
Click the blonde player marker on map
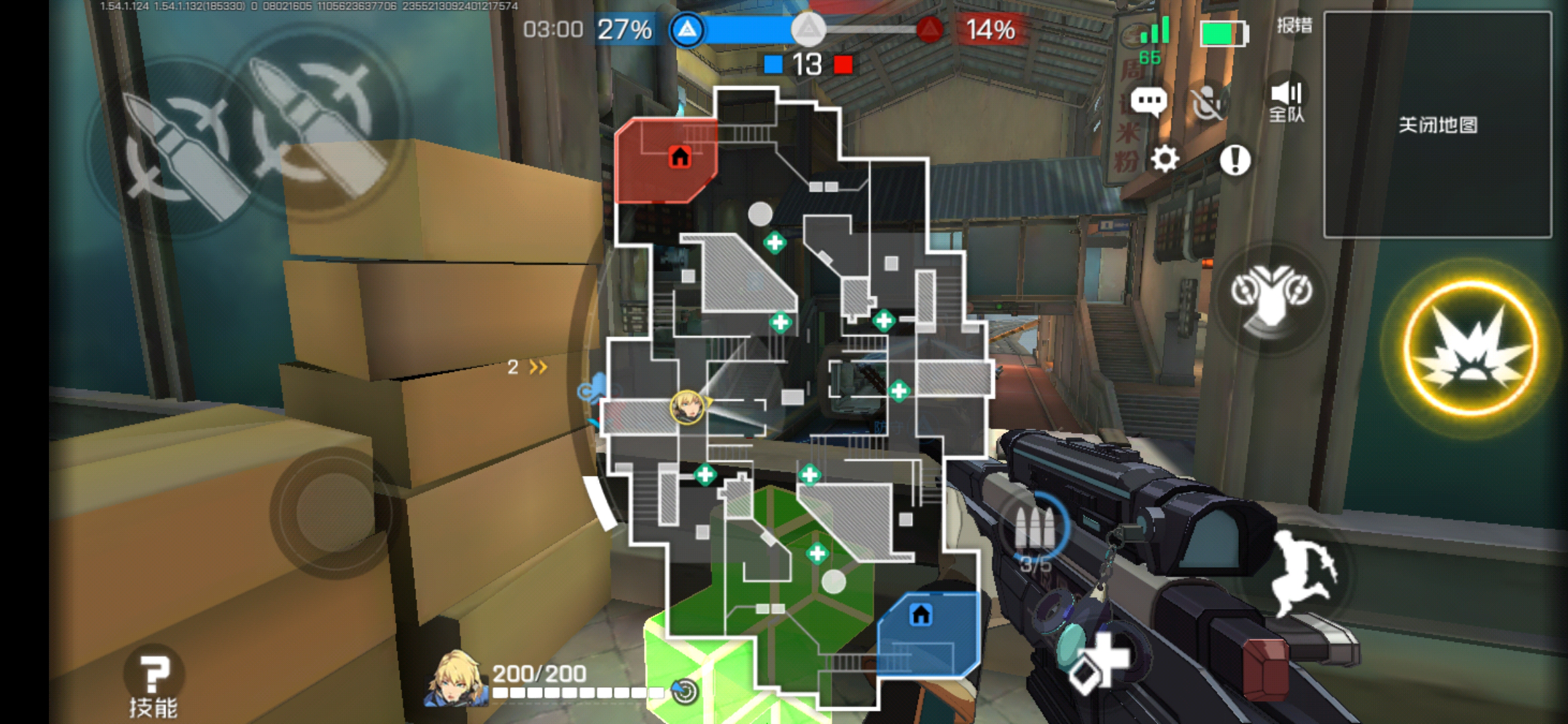(x=687, y=406)
